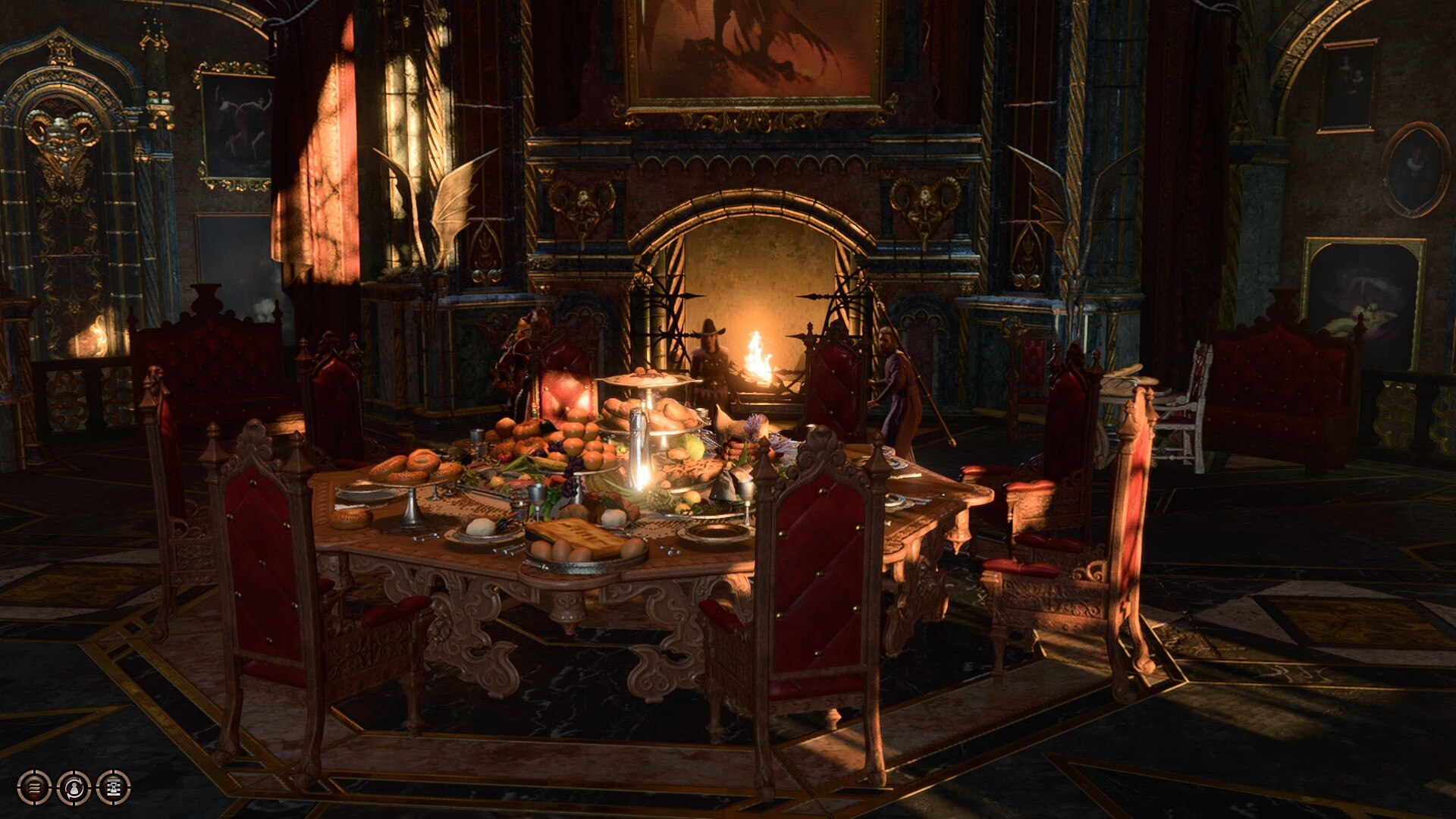Image resolution: width=1456 pixels, height=819 pixels.
Task: Open the hourglass list round button
Action: [x=114, y=788]
